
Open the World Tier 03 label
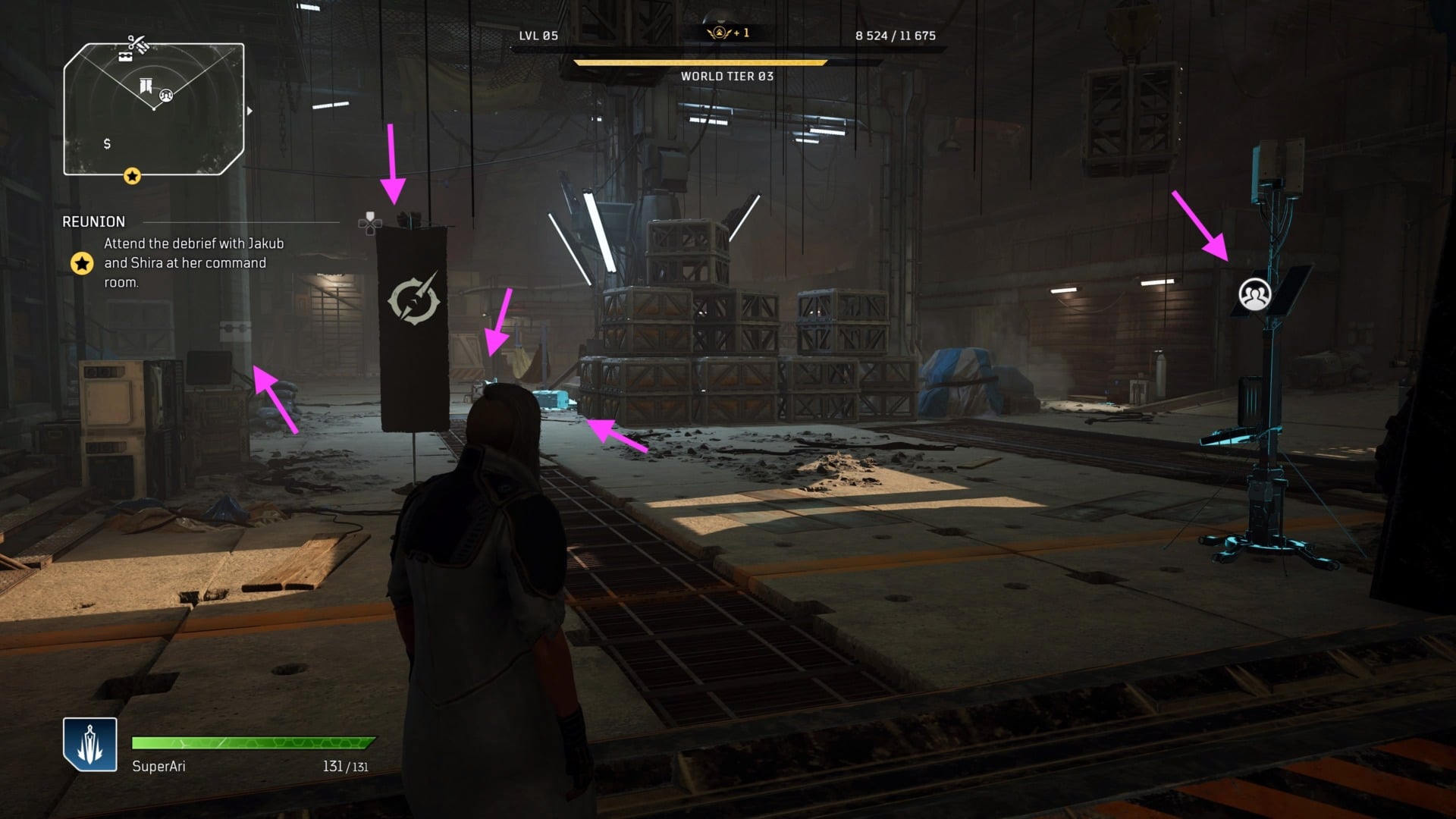[727, 76]
